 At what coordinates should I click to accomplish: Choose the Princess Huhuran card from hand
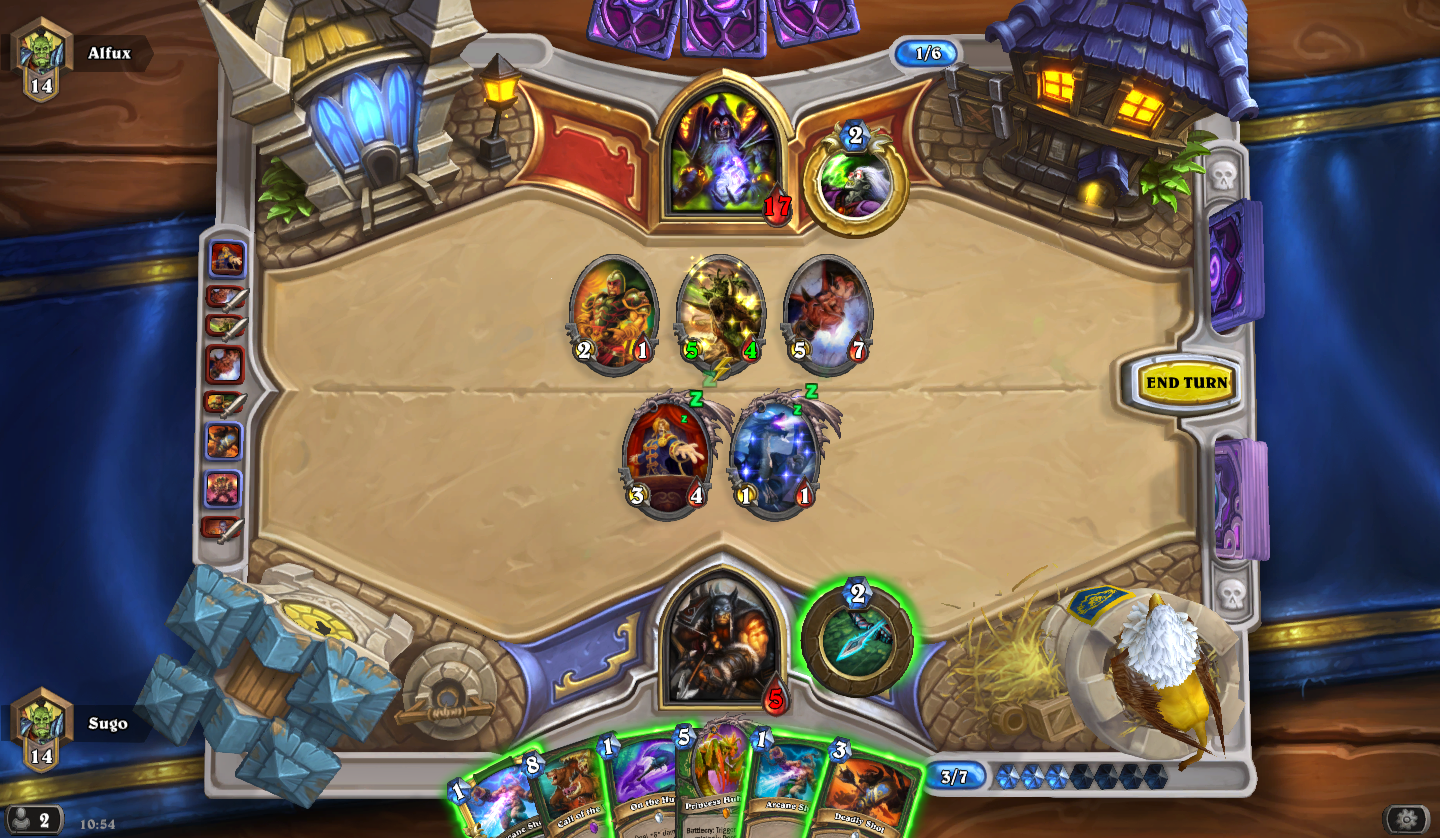[x=715, y=785]
